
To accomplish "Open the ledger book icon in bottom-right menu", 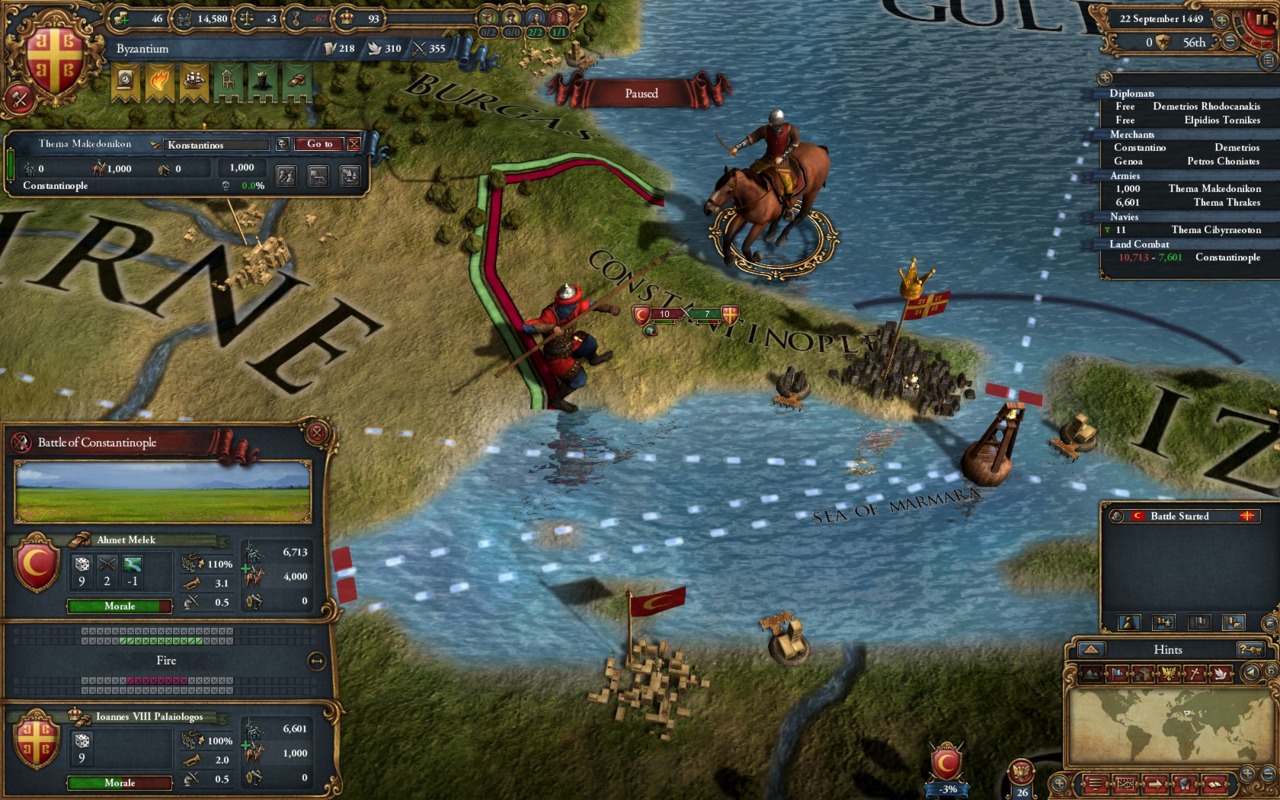I will pyautogui.click(x=1212, y=784).
